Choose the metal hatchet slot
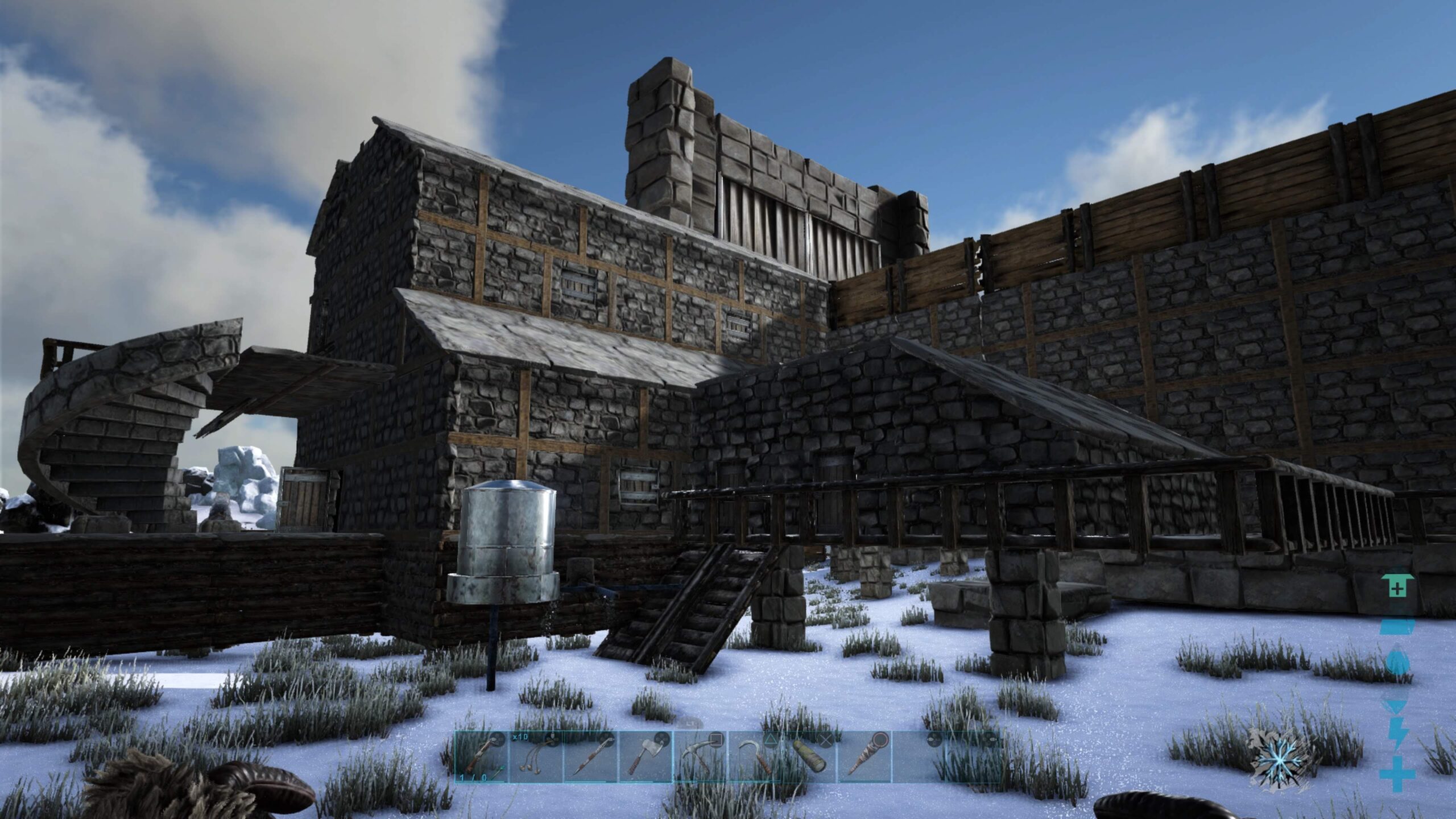This screenshot has height=819, width=1456. 645,757
